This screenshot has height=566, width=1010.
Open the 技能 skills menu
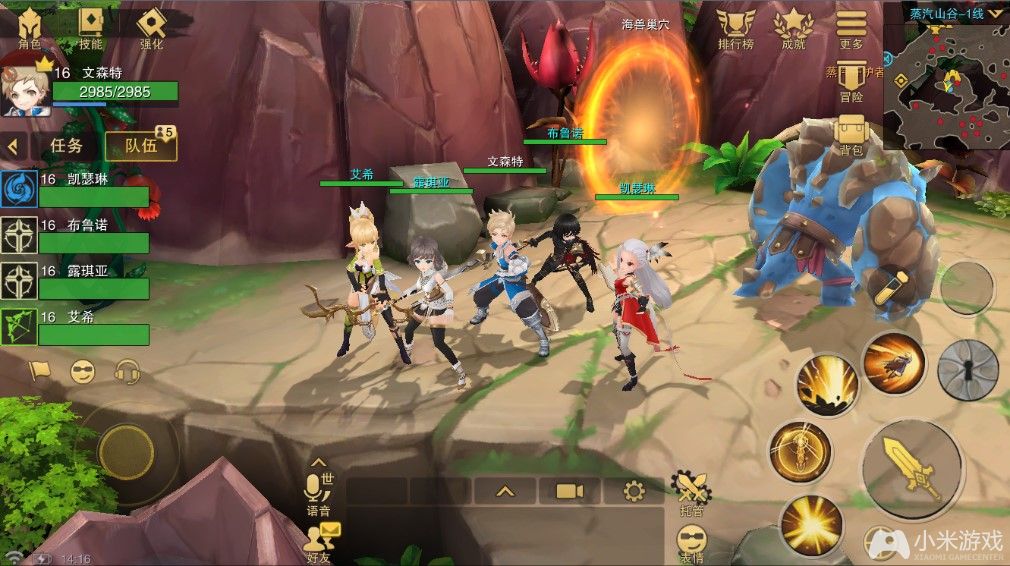pos(92,27)
